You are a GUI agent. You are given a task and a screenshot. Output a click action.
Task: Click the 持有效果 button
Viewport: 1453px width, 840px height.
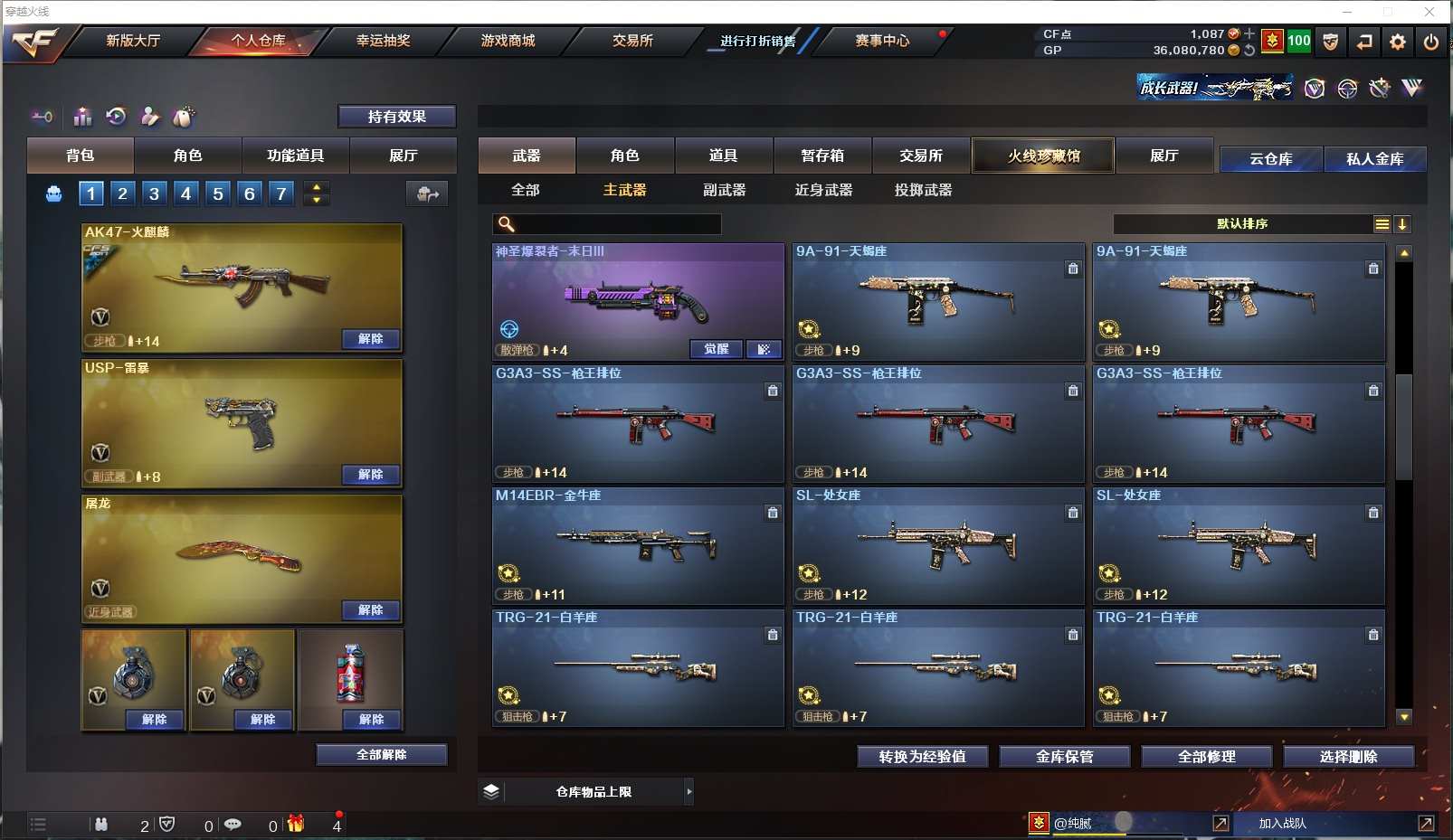[x=396, y=117]
